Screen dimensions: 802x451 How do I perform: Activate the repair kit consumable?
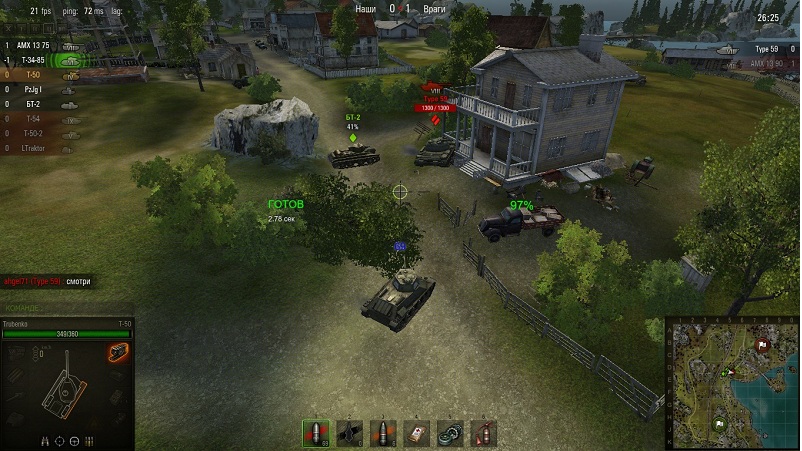click(451, 432)
